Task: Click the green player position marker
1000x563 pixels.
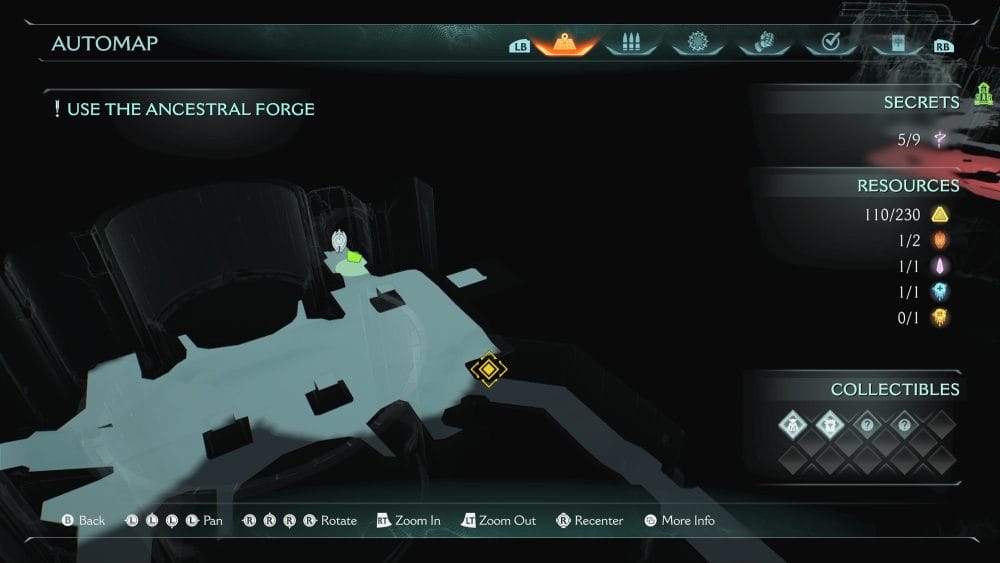Action: [355, 258]
